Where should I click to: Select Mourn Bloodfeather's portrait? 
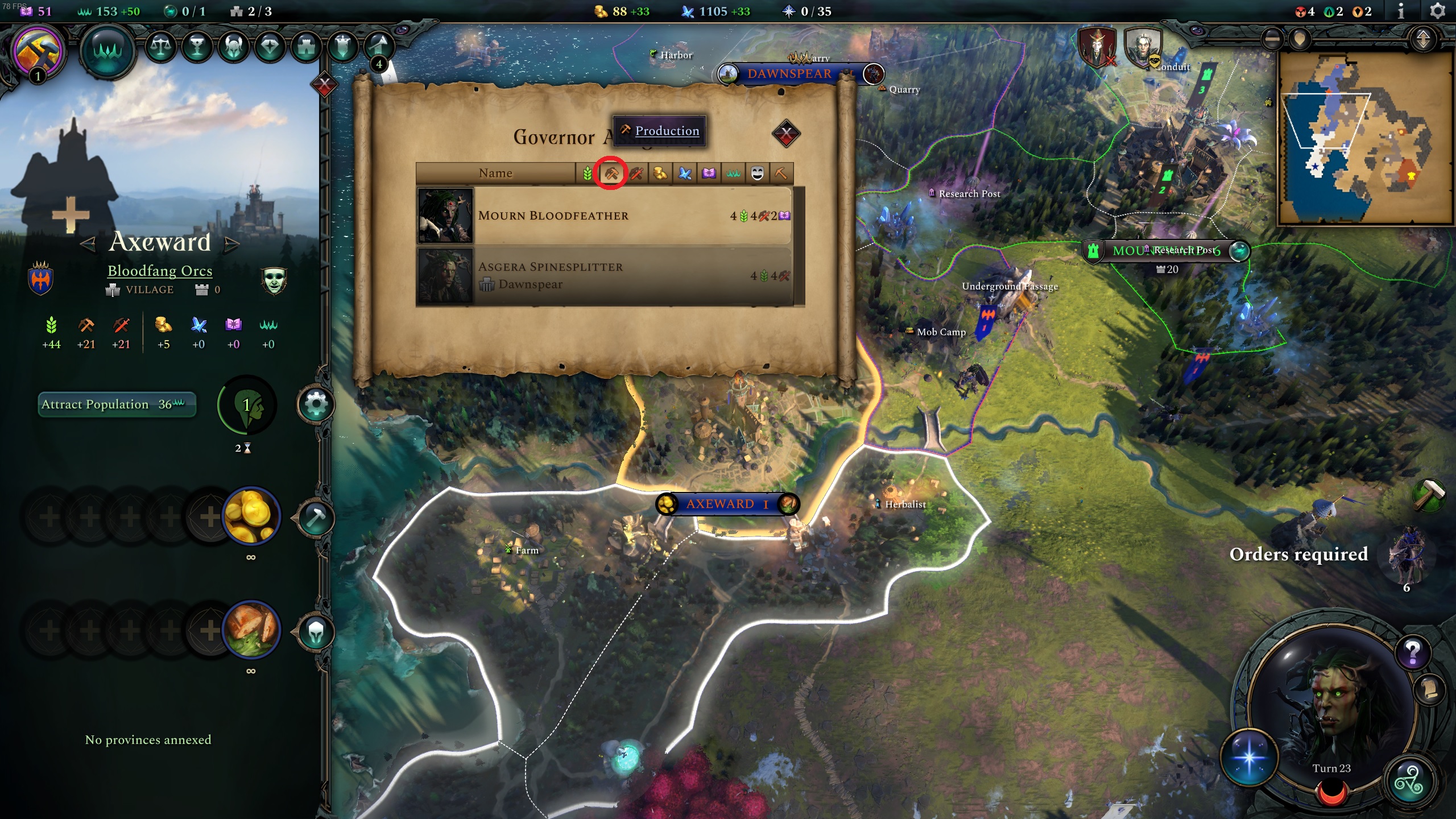pyautogui.click(x=446, y=216)
